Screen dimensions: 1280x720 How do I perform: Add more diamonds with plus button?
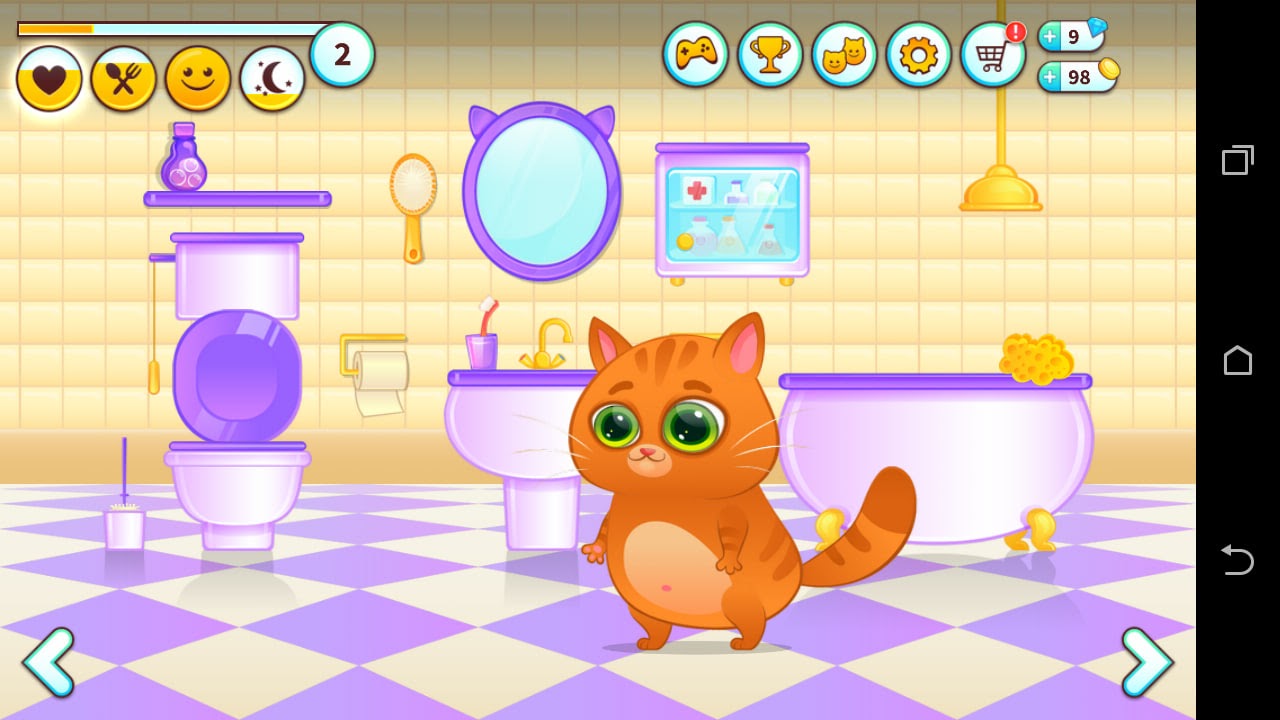coord(1051,37)
